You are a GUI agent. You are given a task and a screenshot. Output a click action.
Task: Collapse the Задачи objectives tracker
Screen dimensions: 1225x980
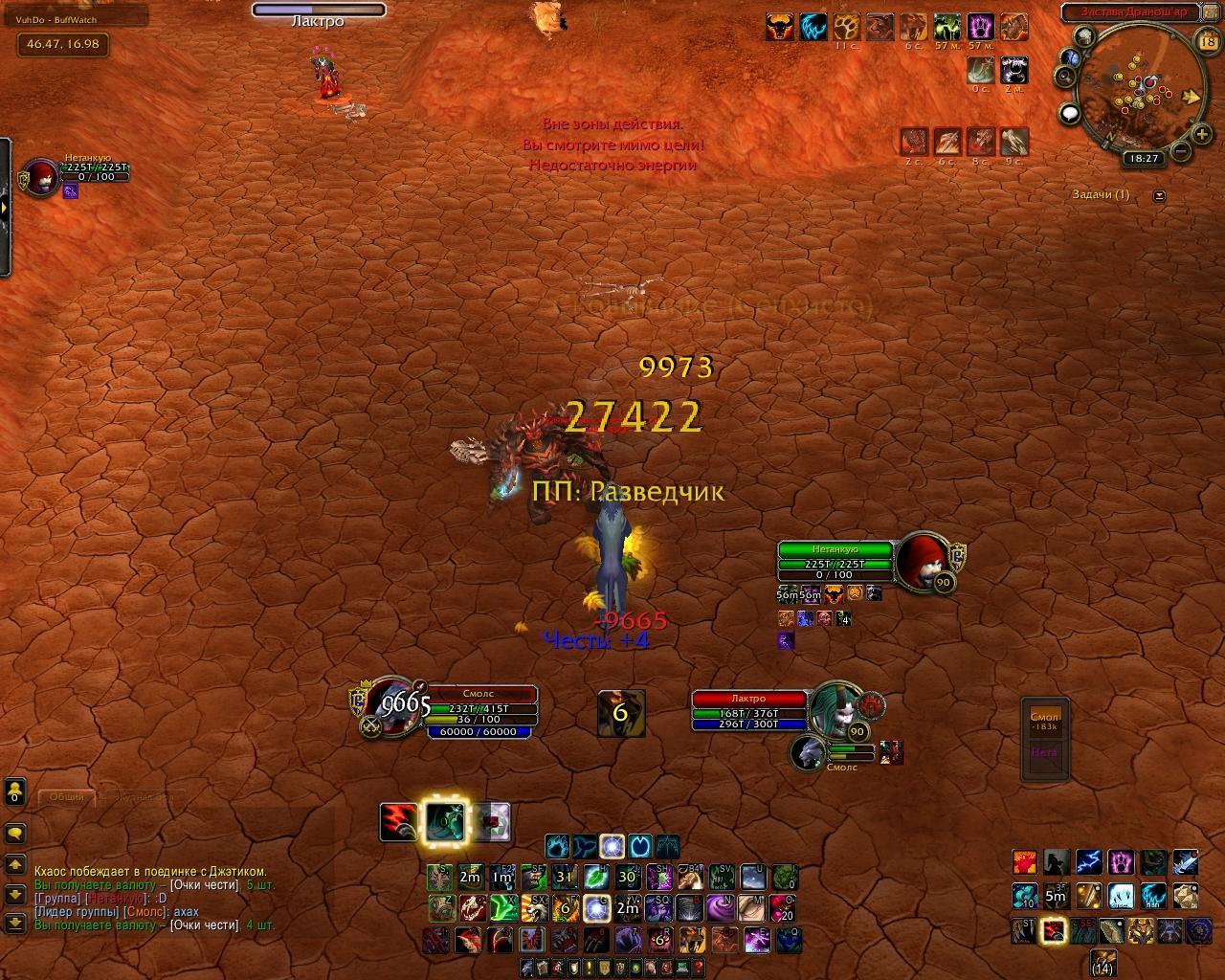1160,195
